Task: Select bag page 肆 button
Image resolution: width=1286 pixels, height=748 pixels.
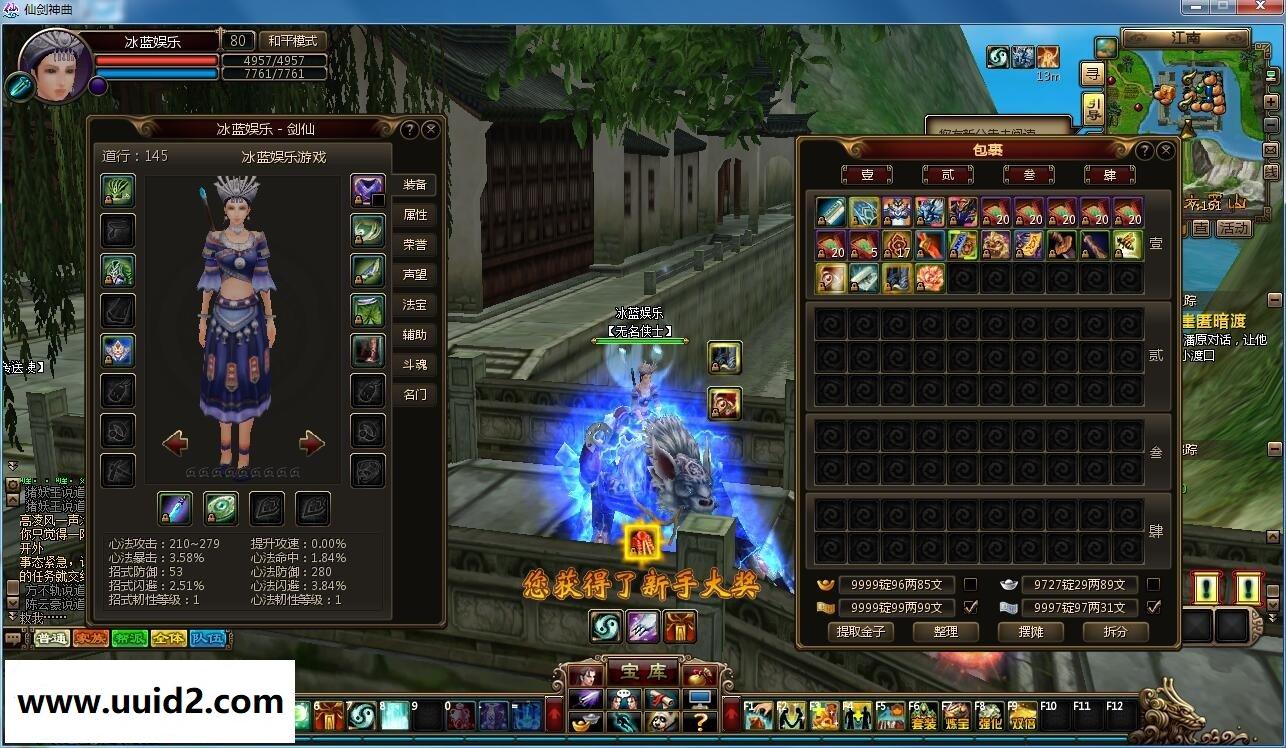Action: click(1109, 175)
